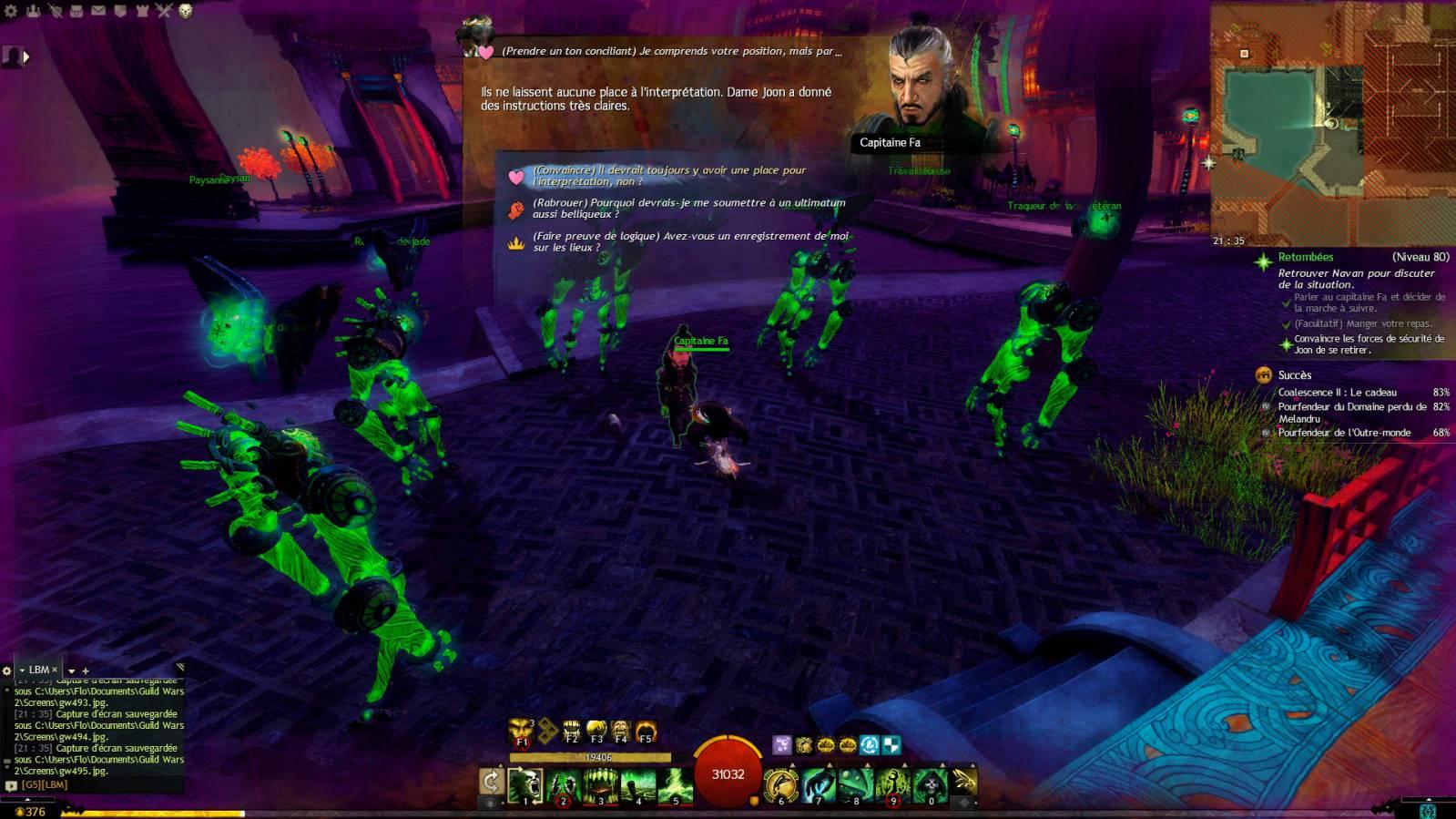Pick the 'Faire preuve de logique' reply
This screenshot has width=1456, height=819.
689,241
